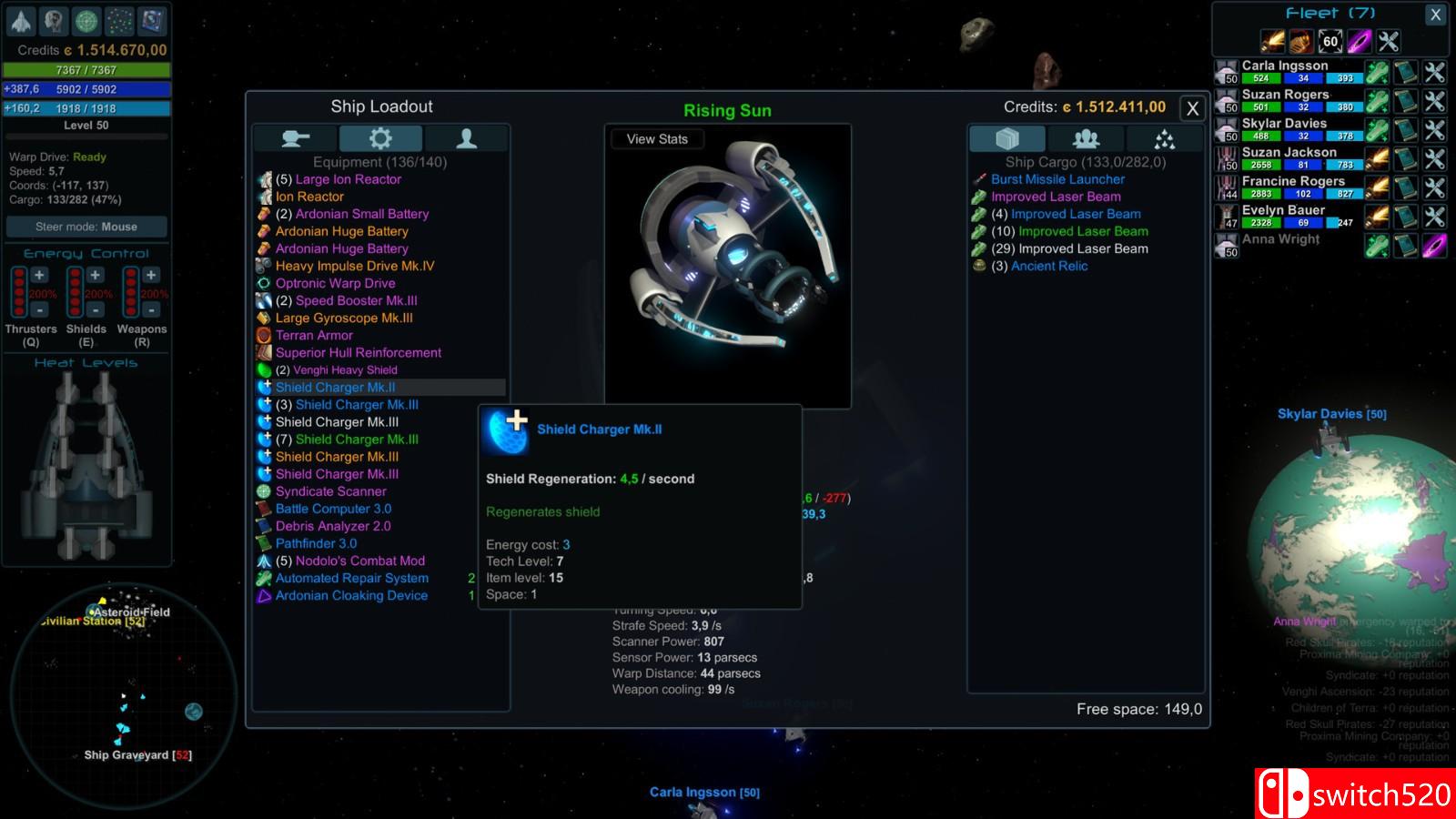Switch to the cargo passengers tab
The image size is (1456, 819).
(x=1086, y=138)
